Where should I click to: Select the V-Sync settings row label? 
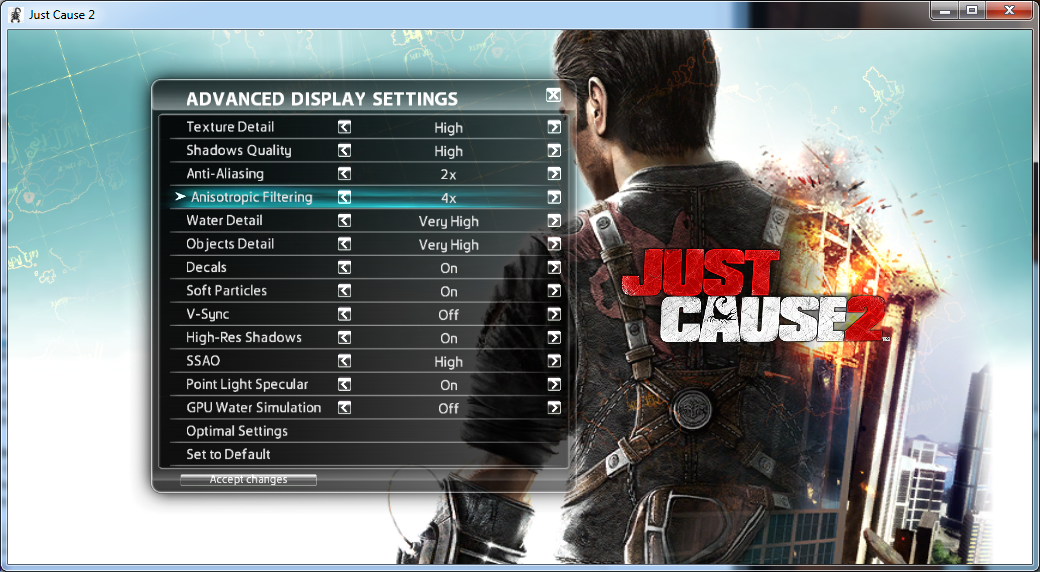[x=207, y=314]
